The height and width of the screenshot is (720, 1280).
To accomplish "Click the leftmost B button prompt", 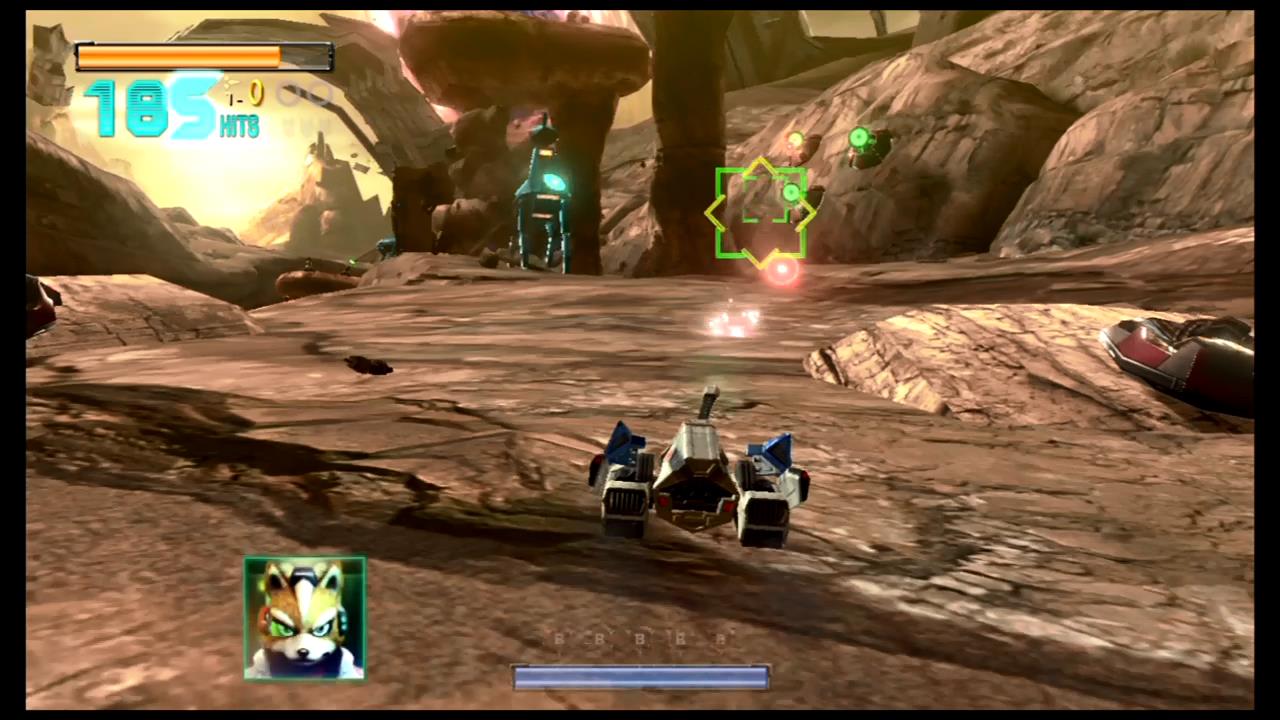I will (558, 640).
